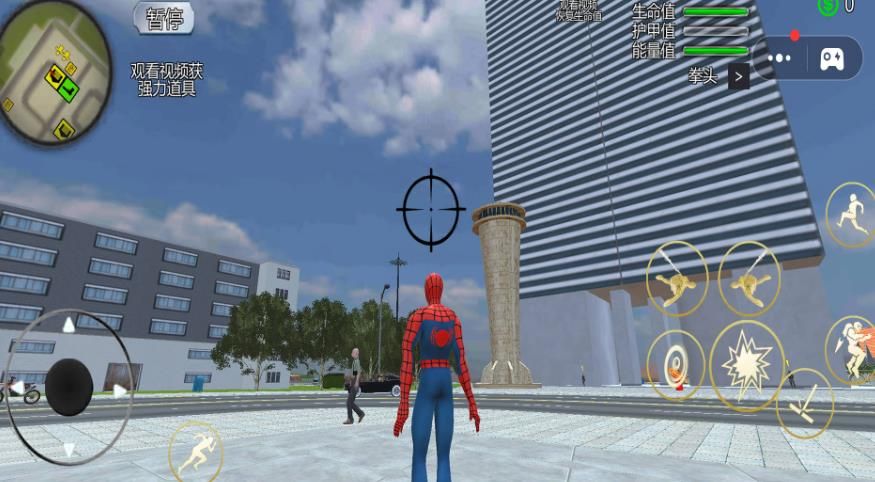Tap 观看视频恢复生命值 to restore health
This screenshot has height=482, width=875.
[x=579, y=11]
